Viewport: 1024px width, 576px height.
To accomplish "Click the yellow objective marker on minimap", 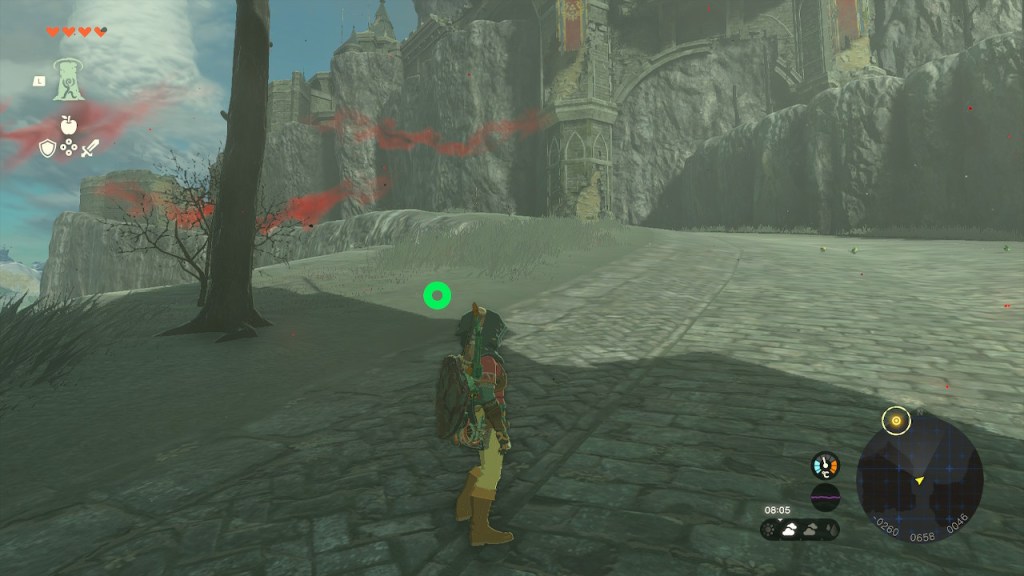I will pos(897,421).
